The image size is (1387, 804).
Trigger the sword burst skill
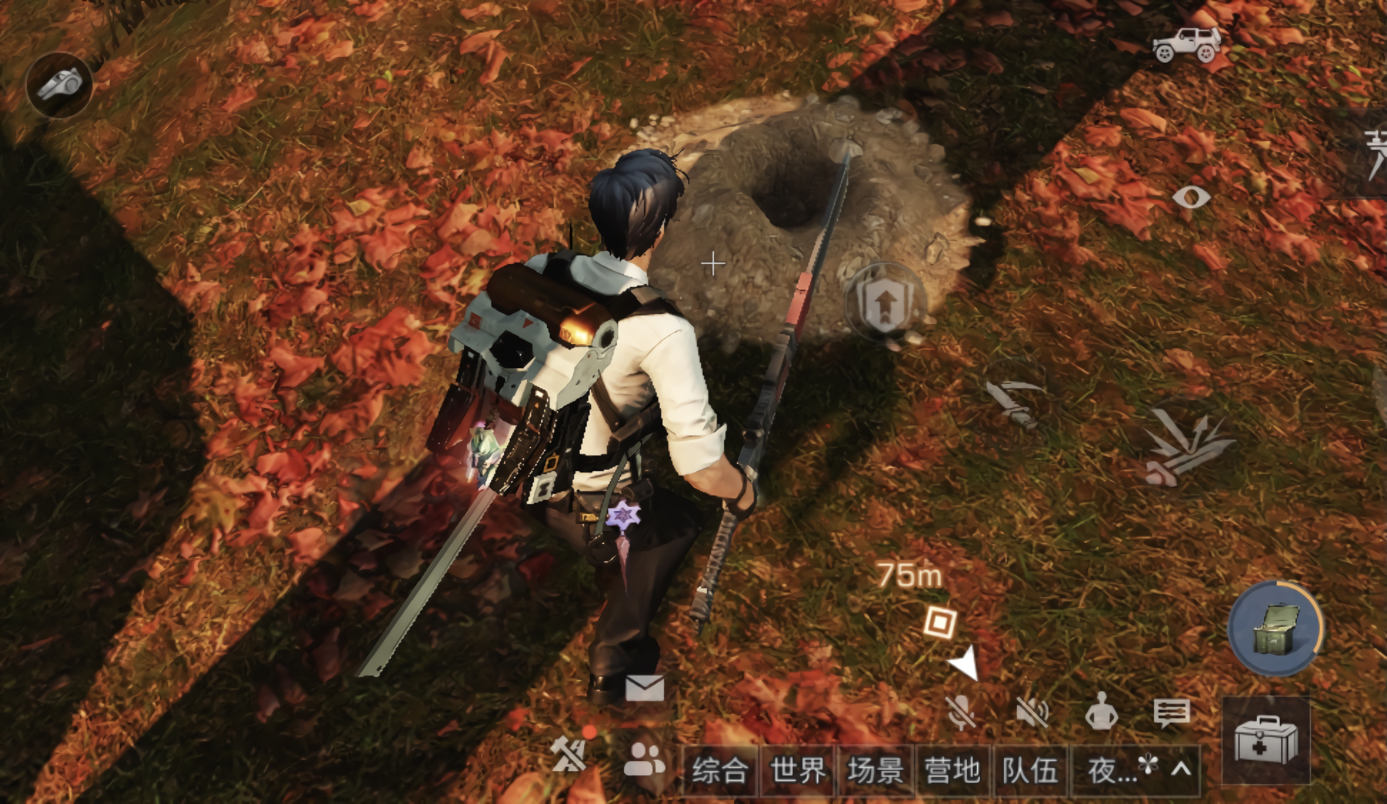1188,447
